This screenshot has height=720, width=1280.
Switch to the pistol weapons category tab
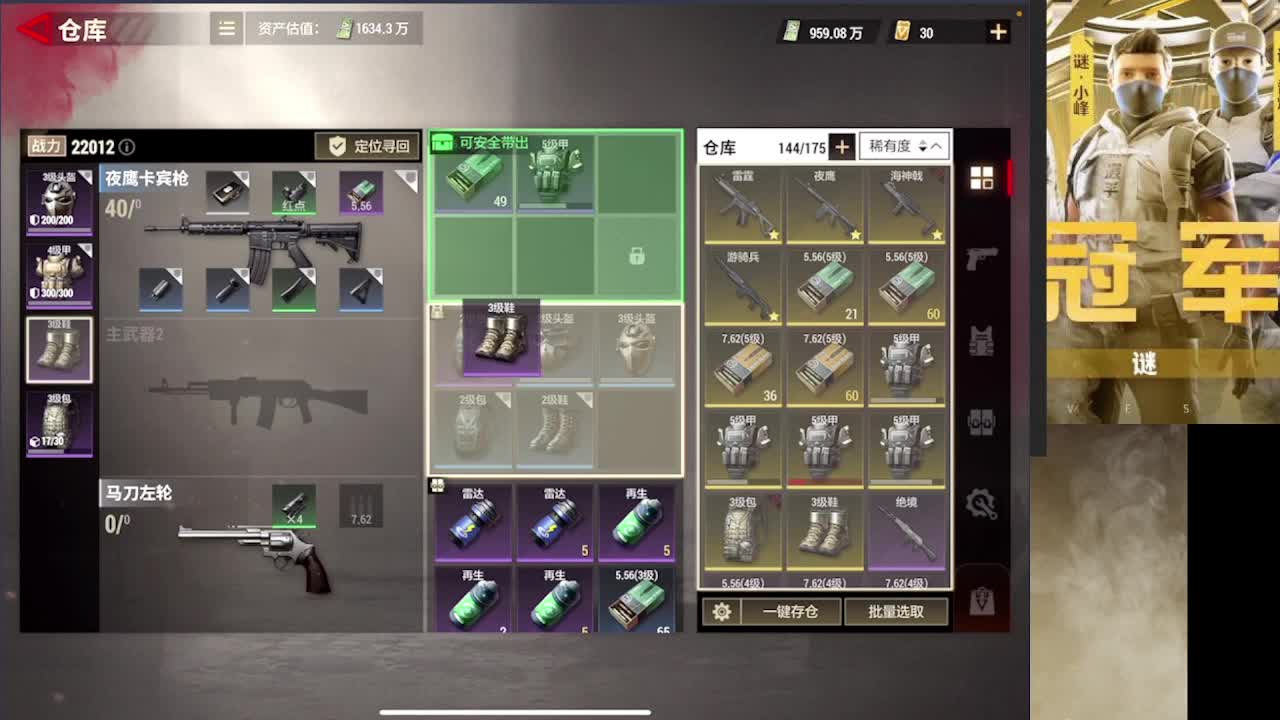click(982, 258)
